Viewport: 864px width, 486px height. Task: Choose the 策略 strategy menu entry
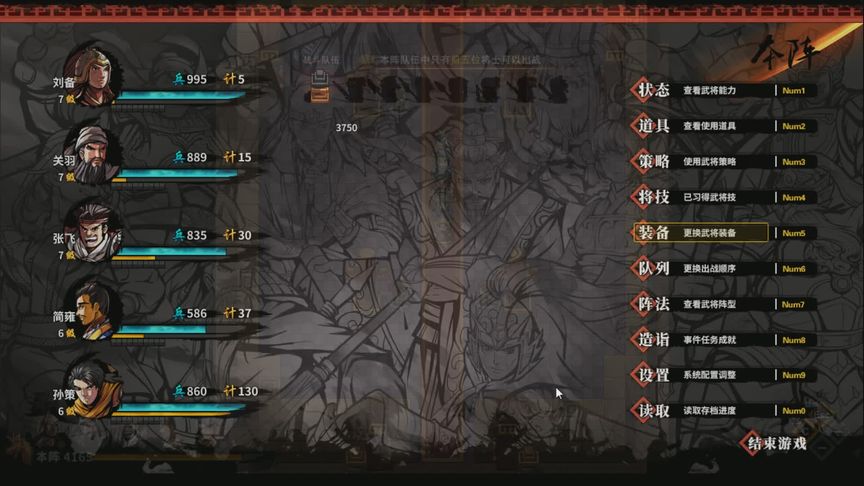(x=655, y=162)
